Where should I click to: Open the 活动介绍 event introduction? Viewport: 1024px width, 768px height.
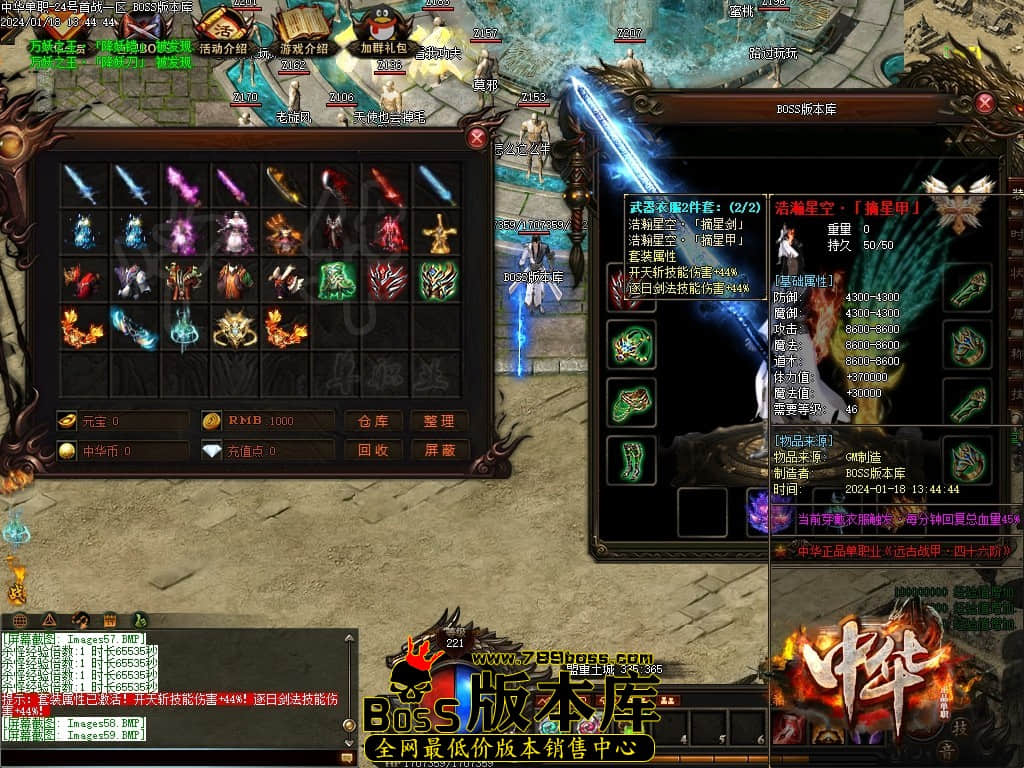[222, 31]
